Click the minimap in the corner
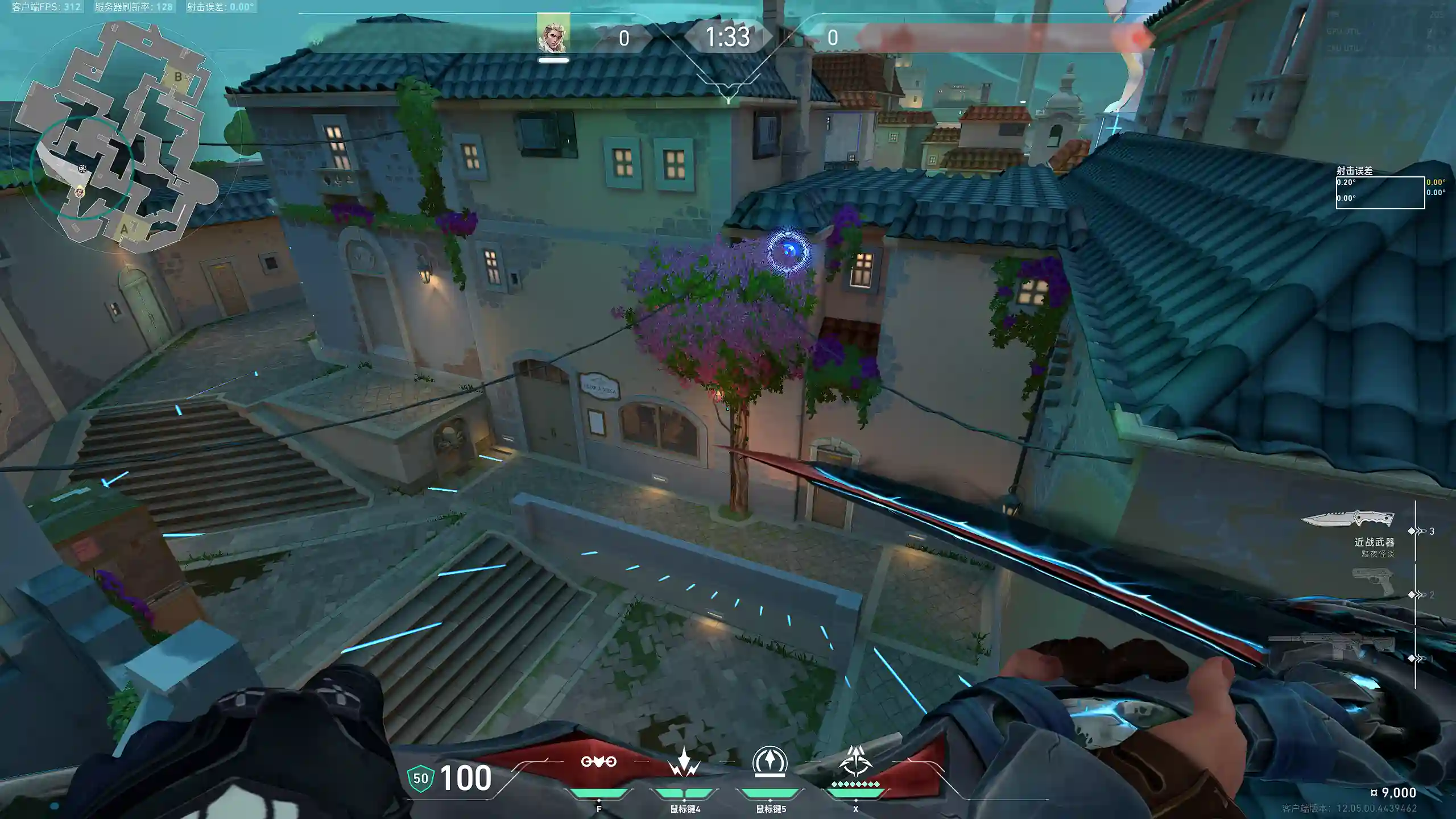Viewport: 1456px width, 819px height. 114,136
